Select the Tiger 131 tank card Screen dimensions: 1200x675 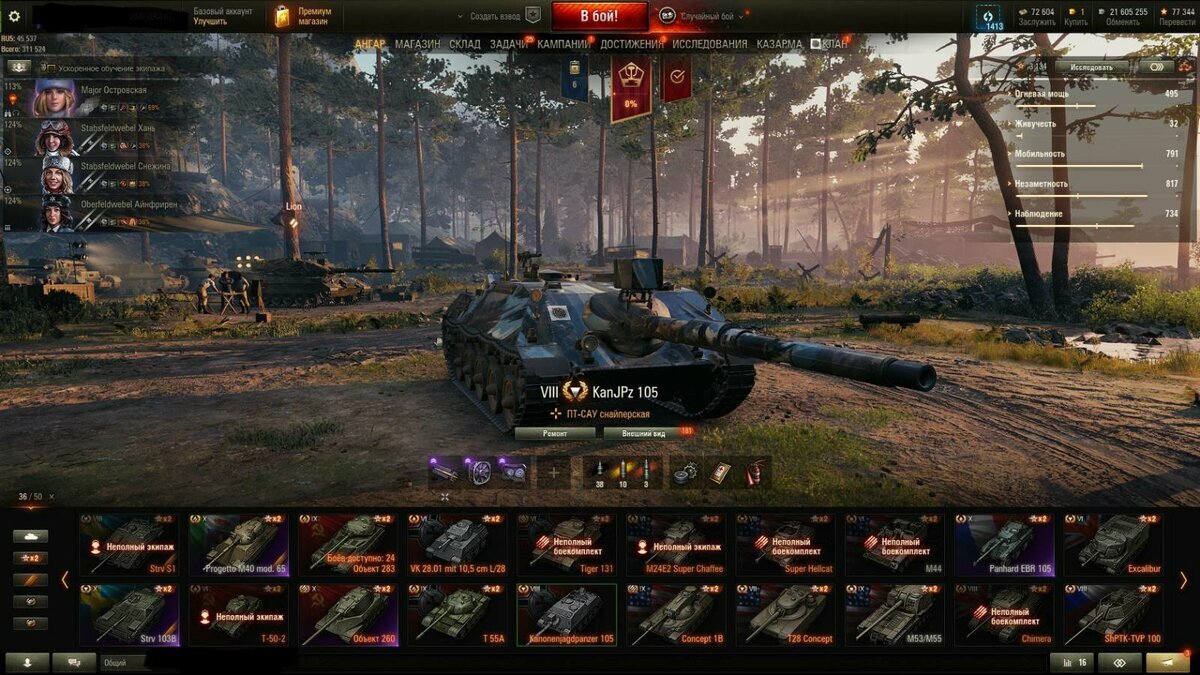566,544
